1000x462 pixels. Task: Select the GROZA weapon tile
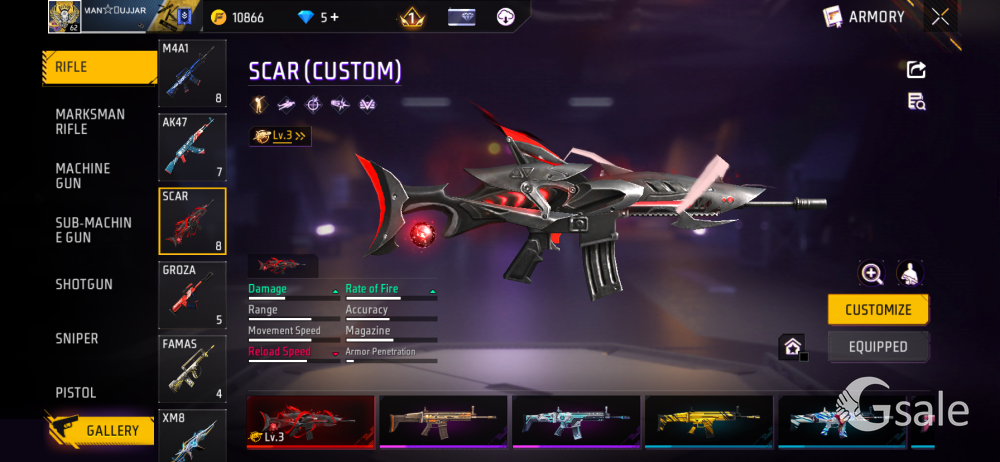point(192,295)
